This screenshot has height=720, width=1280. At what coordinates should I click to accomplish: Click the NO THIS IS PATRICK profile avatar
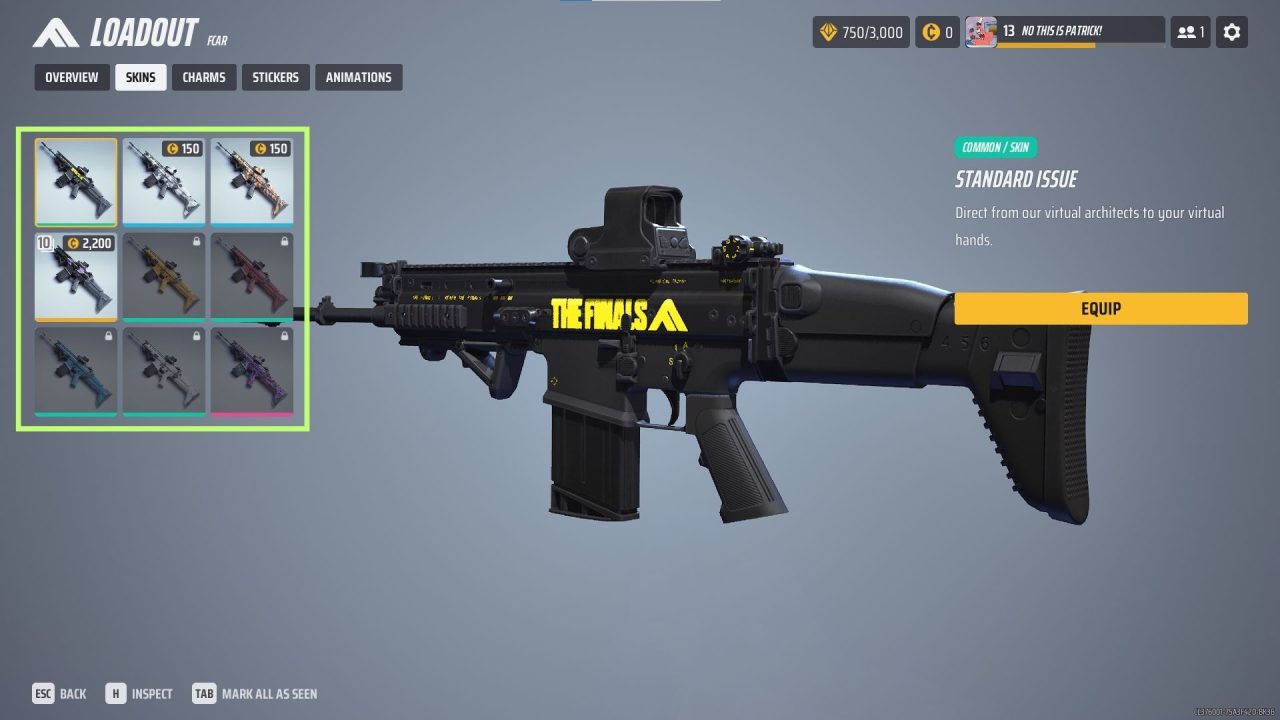tap(981, 30)
